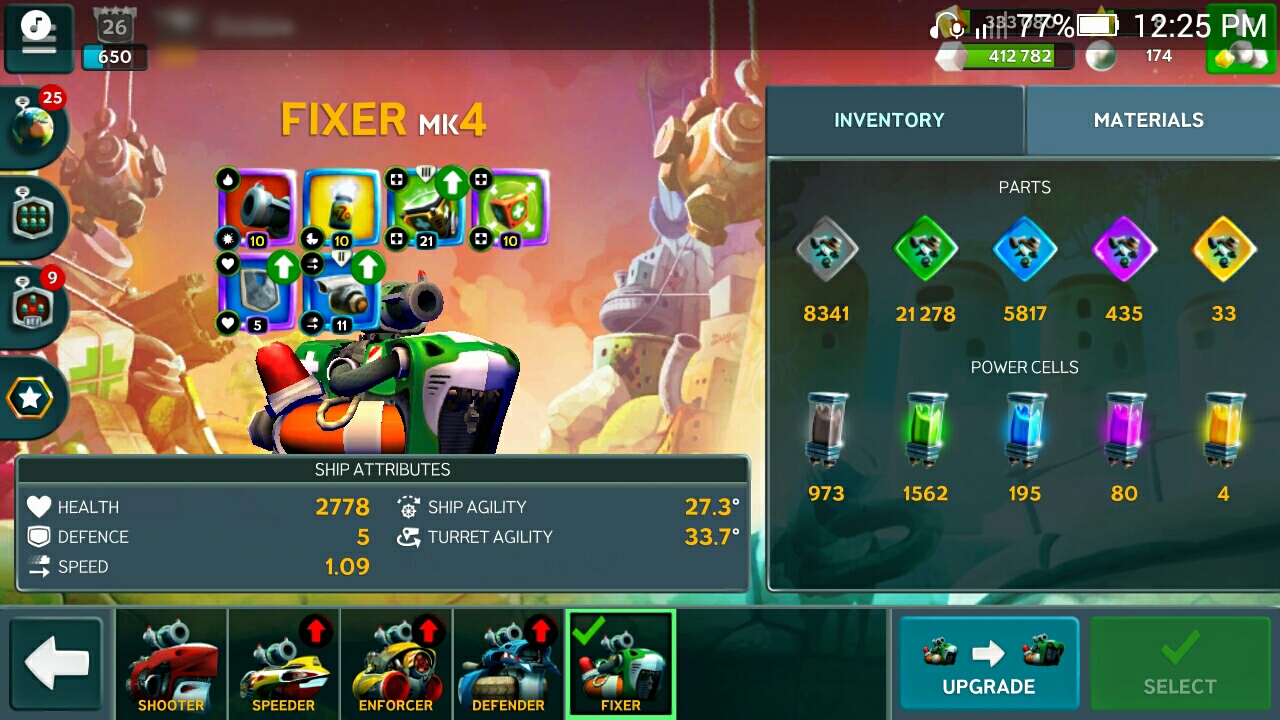Select the equipped cannon weapon slot
The width and height of the screenshot is (1280, 720).
pos(258,208)
